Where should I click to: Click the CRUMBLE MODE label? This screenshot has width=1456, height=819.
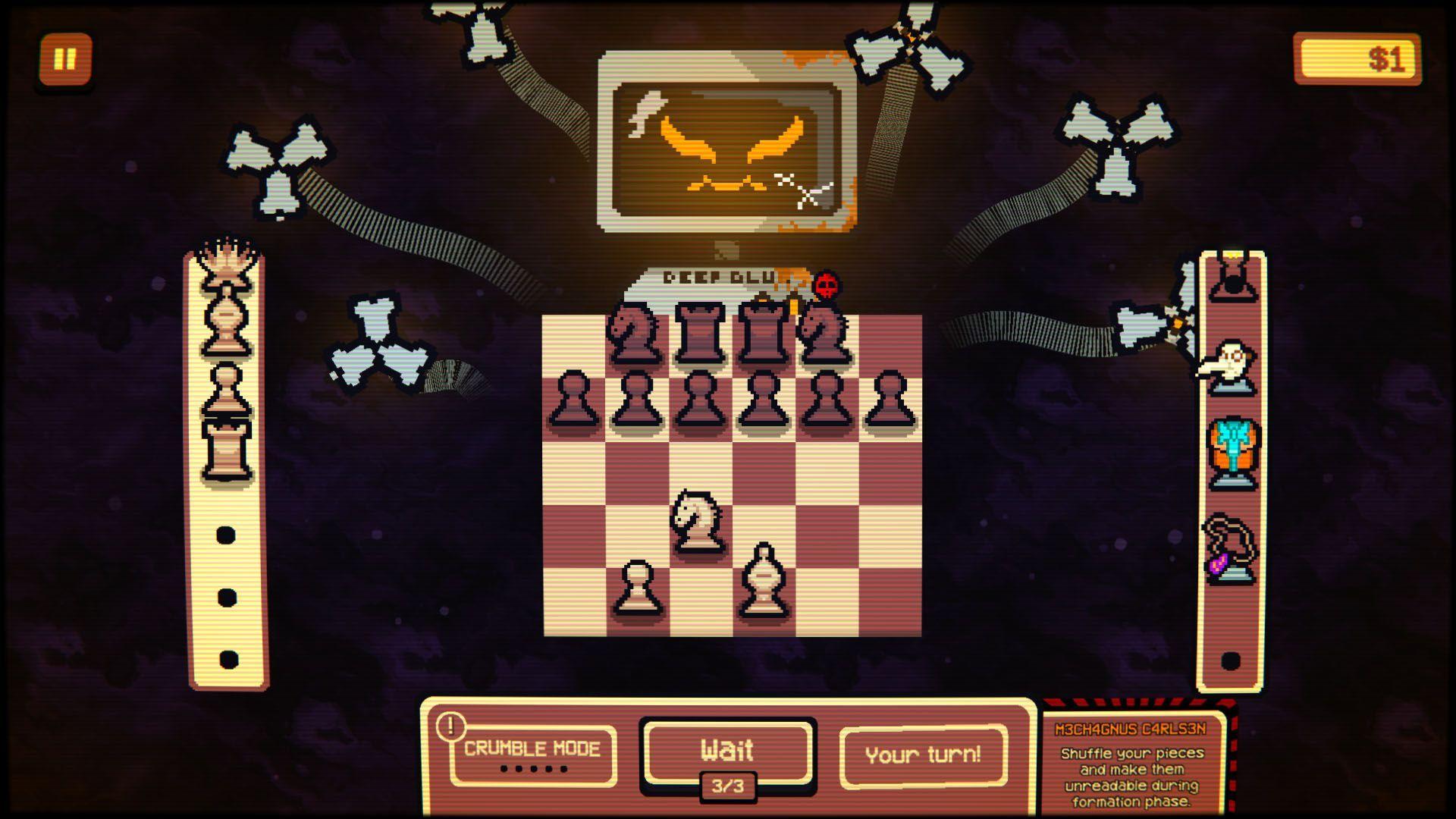(x=531, y=747)
